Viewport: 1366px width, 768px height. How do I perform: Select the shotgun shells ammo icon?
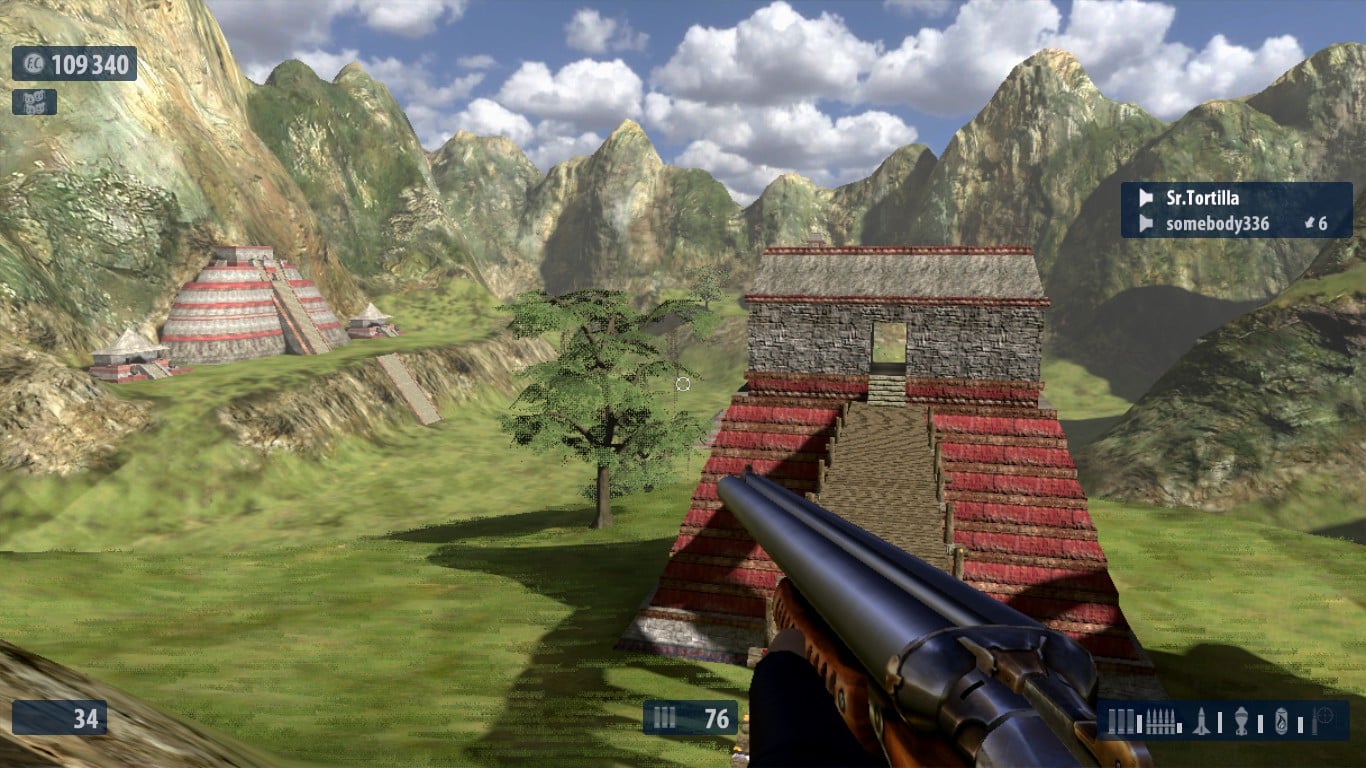(1121, 720)
